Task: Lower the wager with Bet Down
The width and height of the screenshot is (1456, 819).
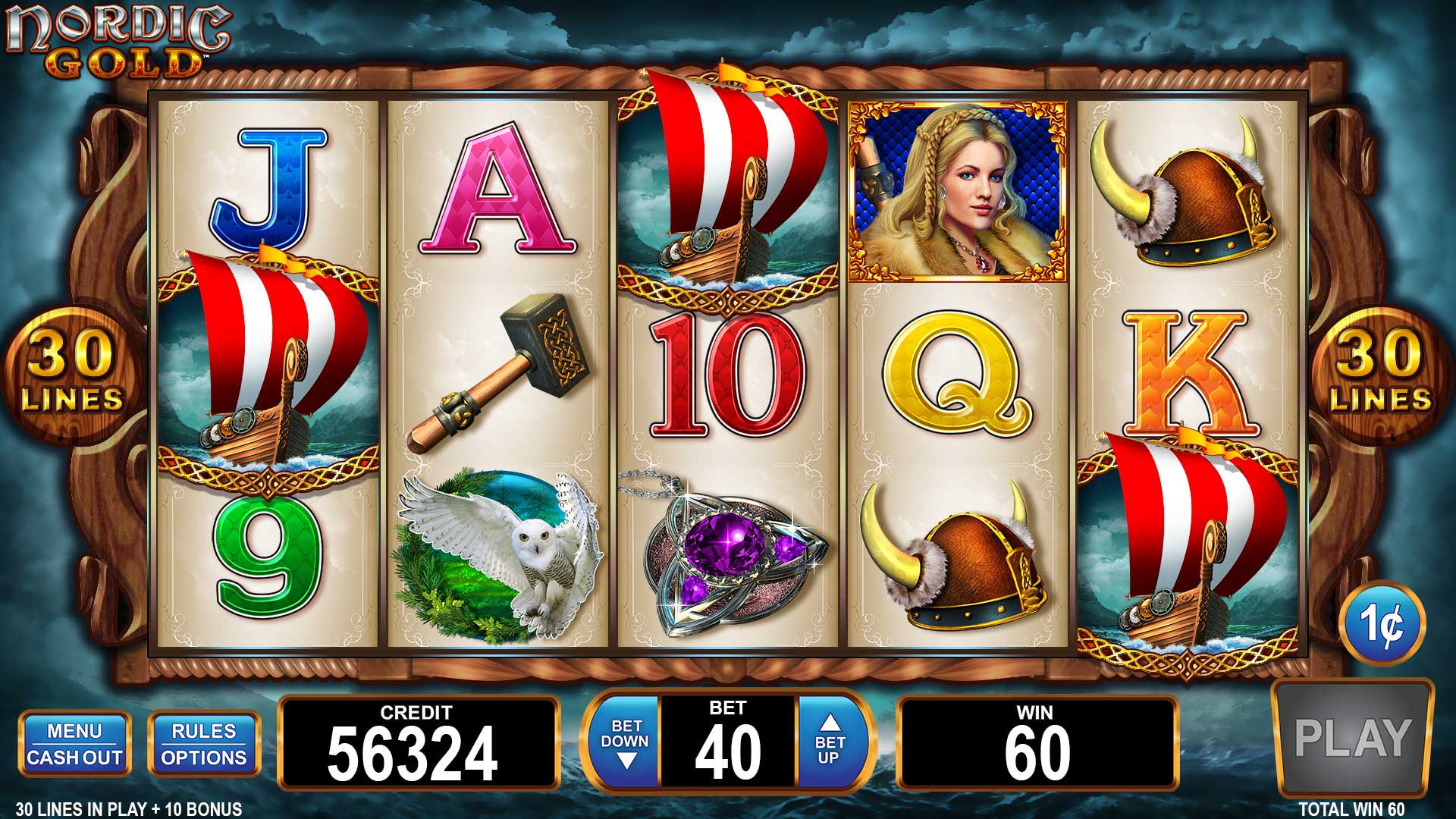Action: point(626,742)
